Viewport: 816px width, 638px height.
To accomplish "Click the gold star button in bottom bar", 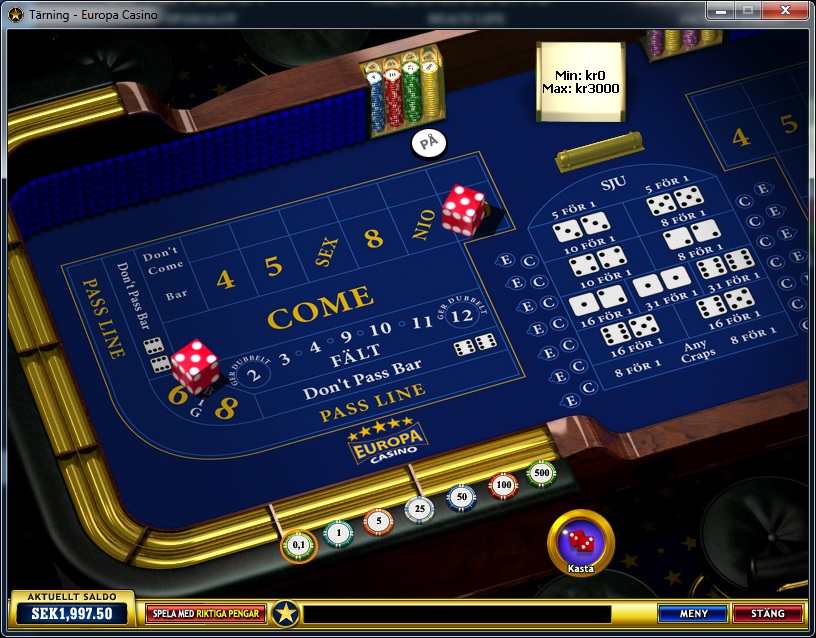I will [x=287, y=613].
